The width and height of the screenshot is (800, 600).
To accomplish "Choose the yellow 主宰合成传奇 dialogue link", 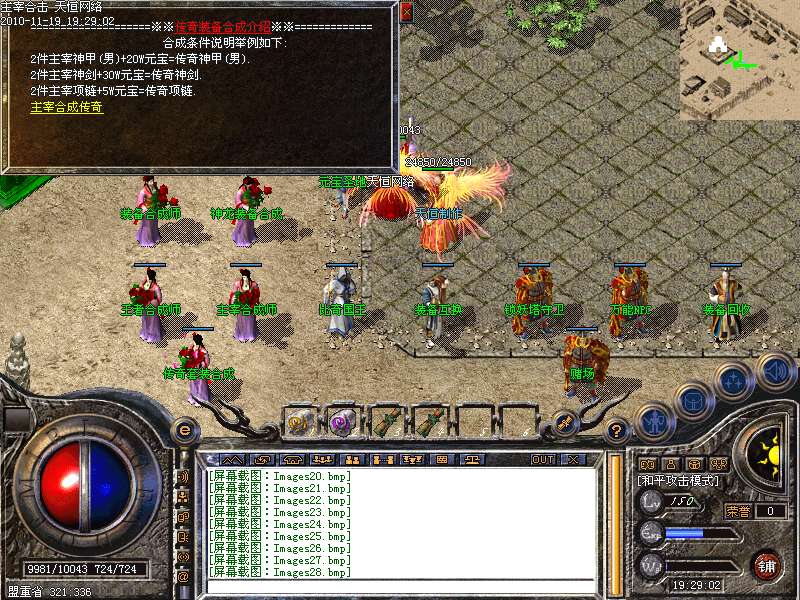I will point(66,107).
